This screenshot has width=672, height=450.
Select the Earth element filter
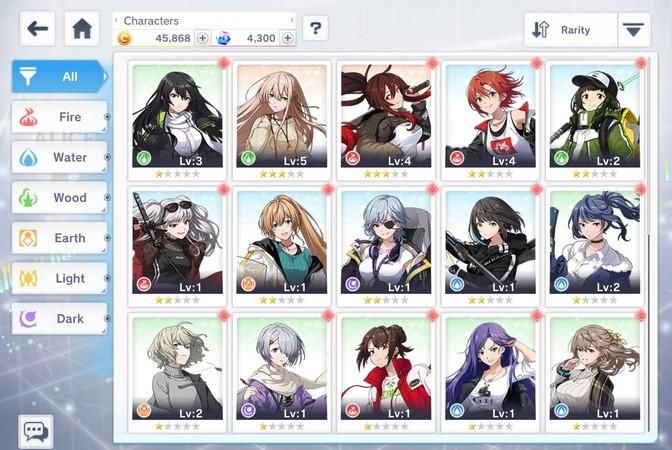(58, 238)
